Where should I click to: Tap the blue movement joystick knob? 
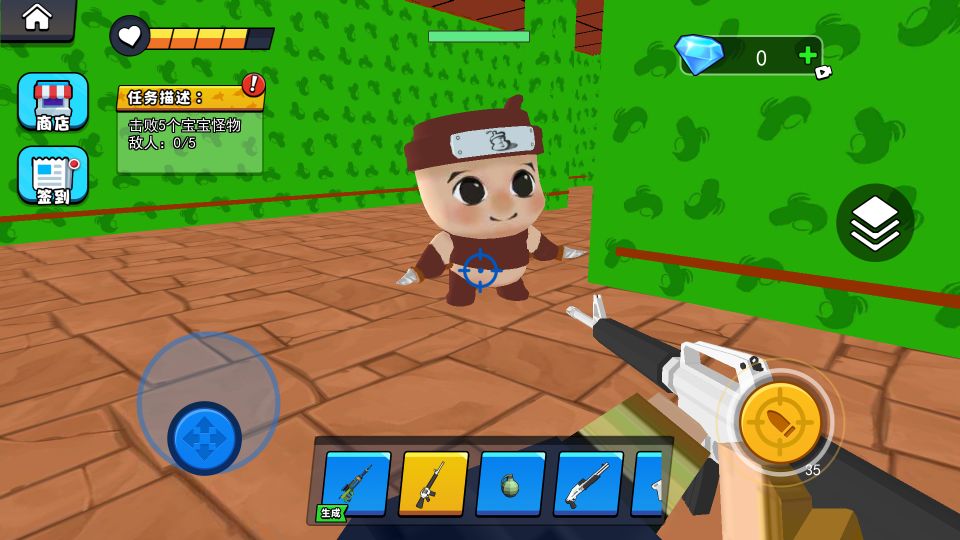click(204, 438)
